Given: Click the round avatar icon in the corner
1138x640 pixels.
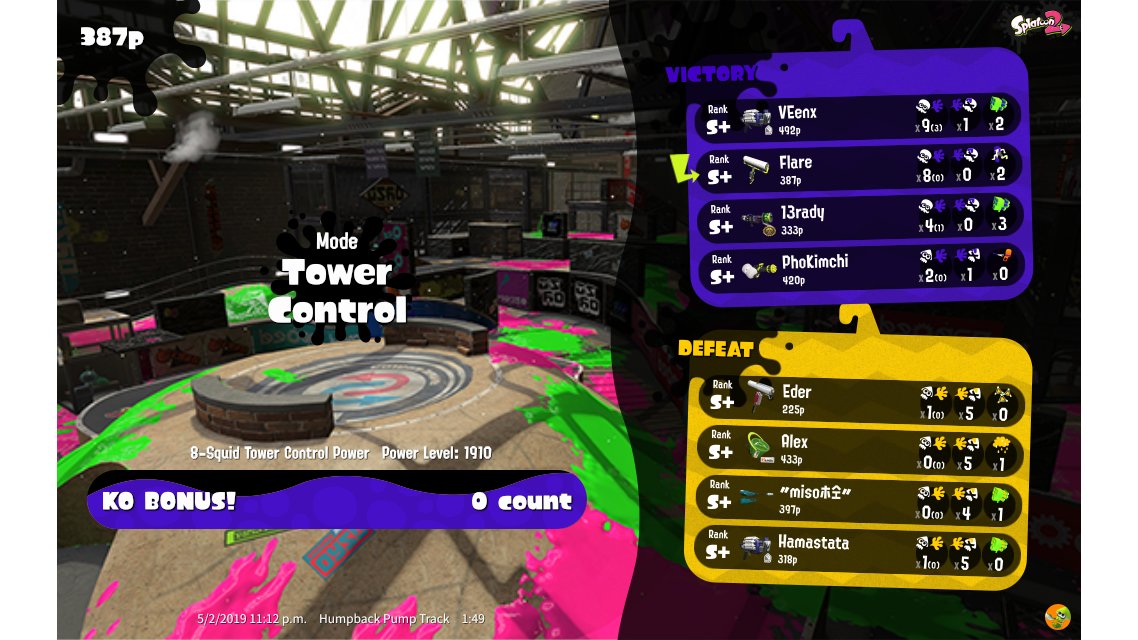Looking at the screenshot, I should click(1057, 616).
